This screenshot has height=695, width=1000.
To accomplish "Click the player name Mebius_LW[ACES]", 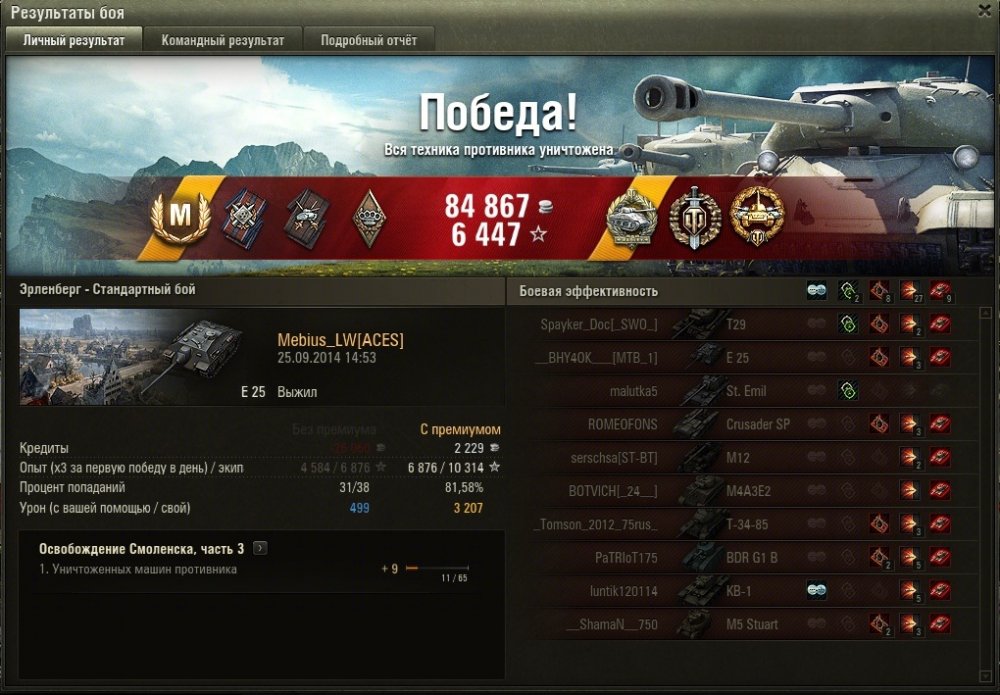I will click(x=340, y=341).
